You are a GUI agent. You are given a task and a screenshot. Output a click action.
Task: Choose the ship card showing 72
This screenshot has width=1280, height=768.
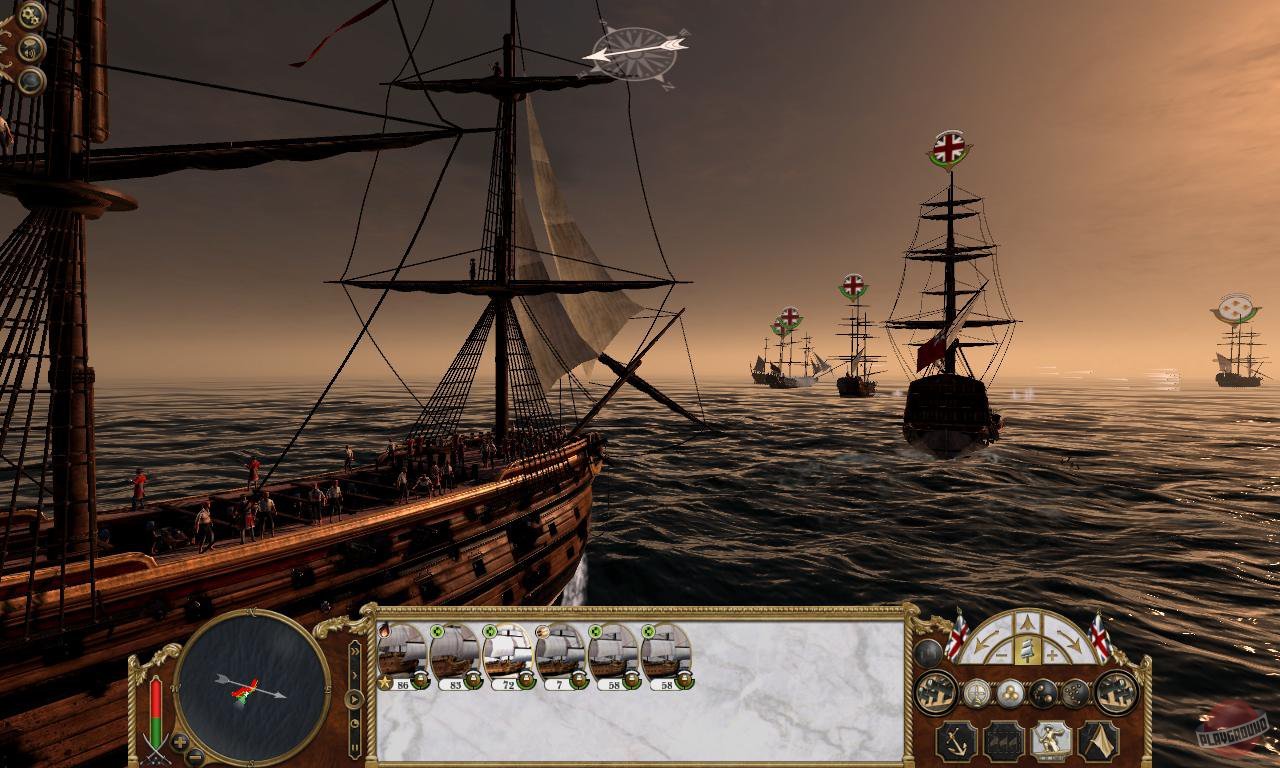click(x=507, y=655)
